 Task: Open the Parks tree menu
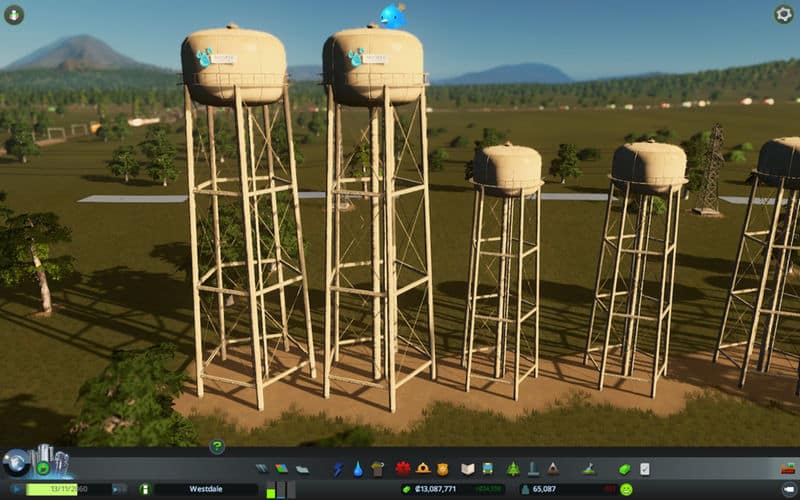click(x=513, y=468)
